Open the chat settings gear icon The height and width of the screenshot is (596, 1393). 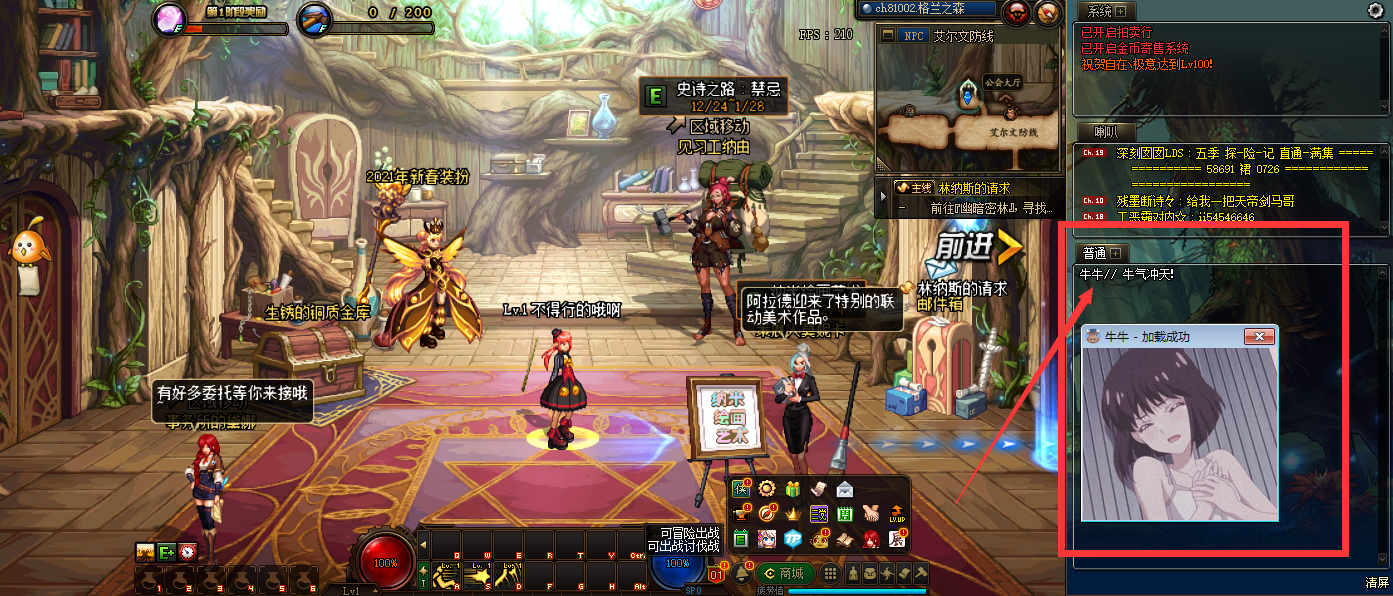[x=1375, y=10]
